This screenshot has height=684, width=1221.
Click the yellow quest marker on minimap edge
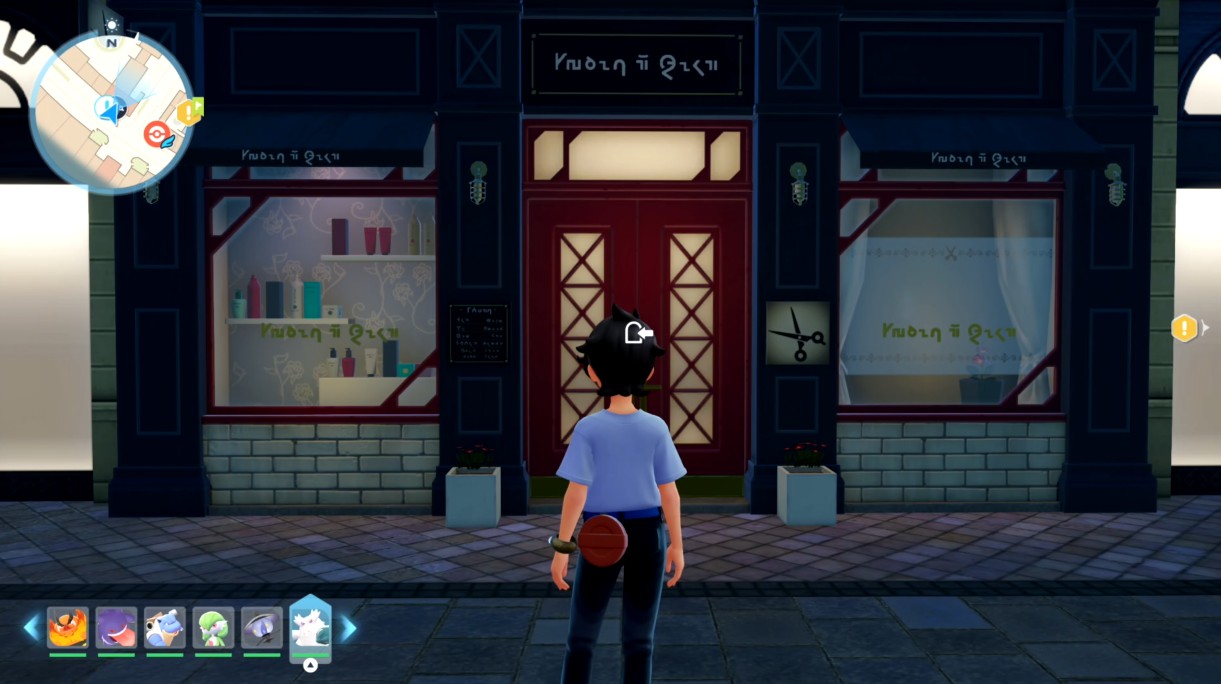point(189,111)
